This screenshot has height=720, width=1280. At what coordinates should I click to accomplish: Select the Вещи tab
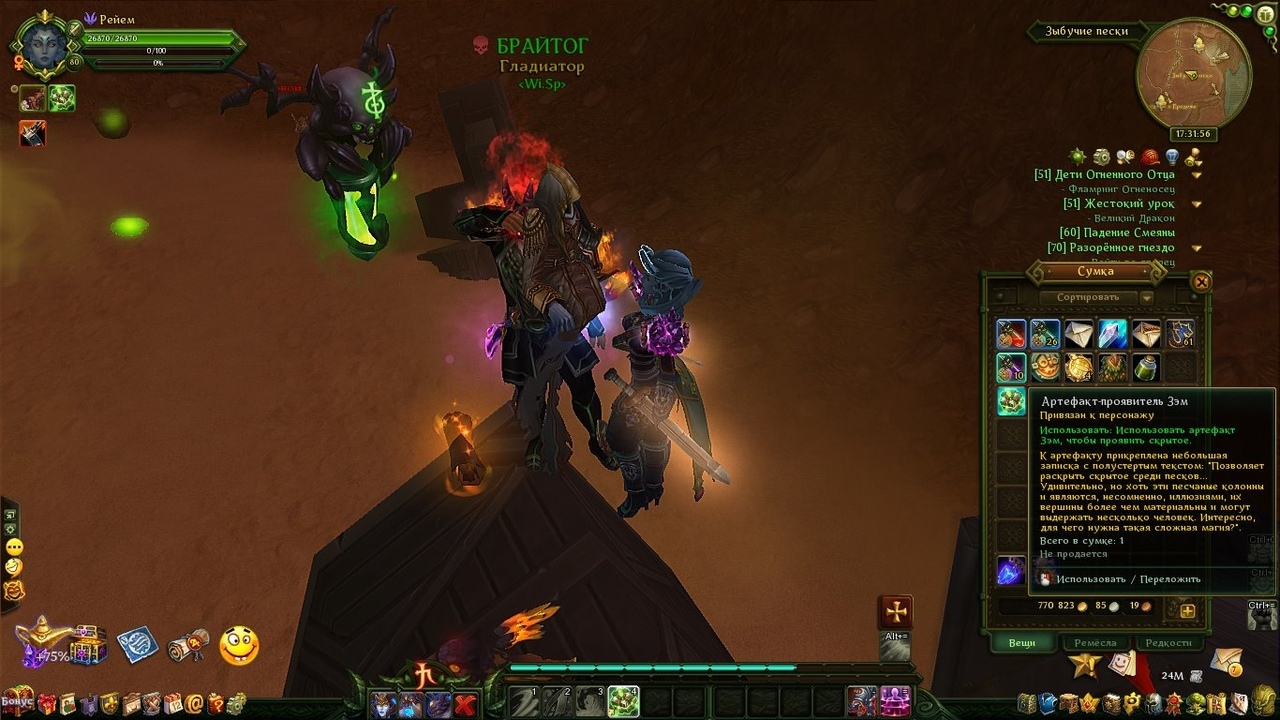(1021, 643)
